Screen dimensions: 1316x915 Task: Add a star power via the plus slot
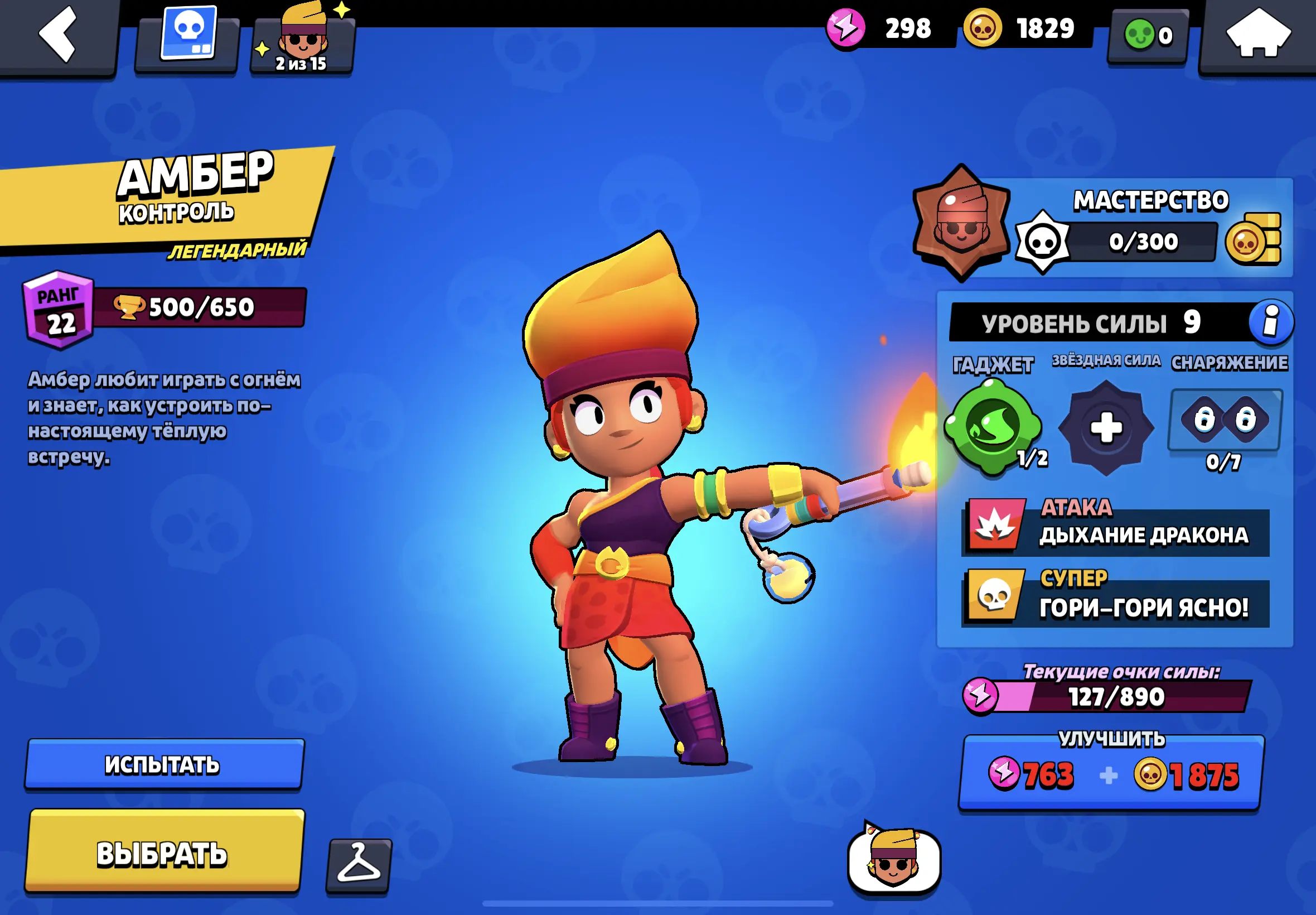(x=1106, y=428)
